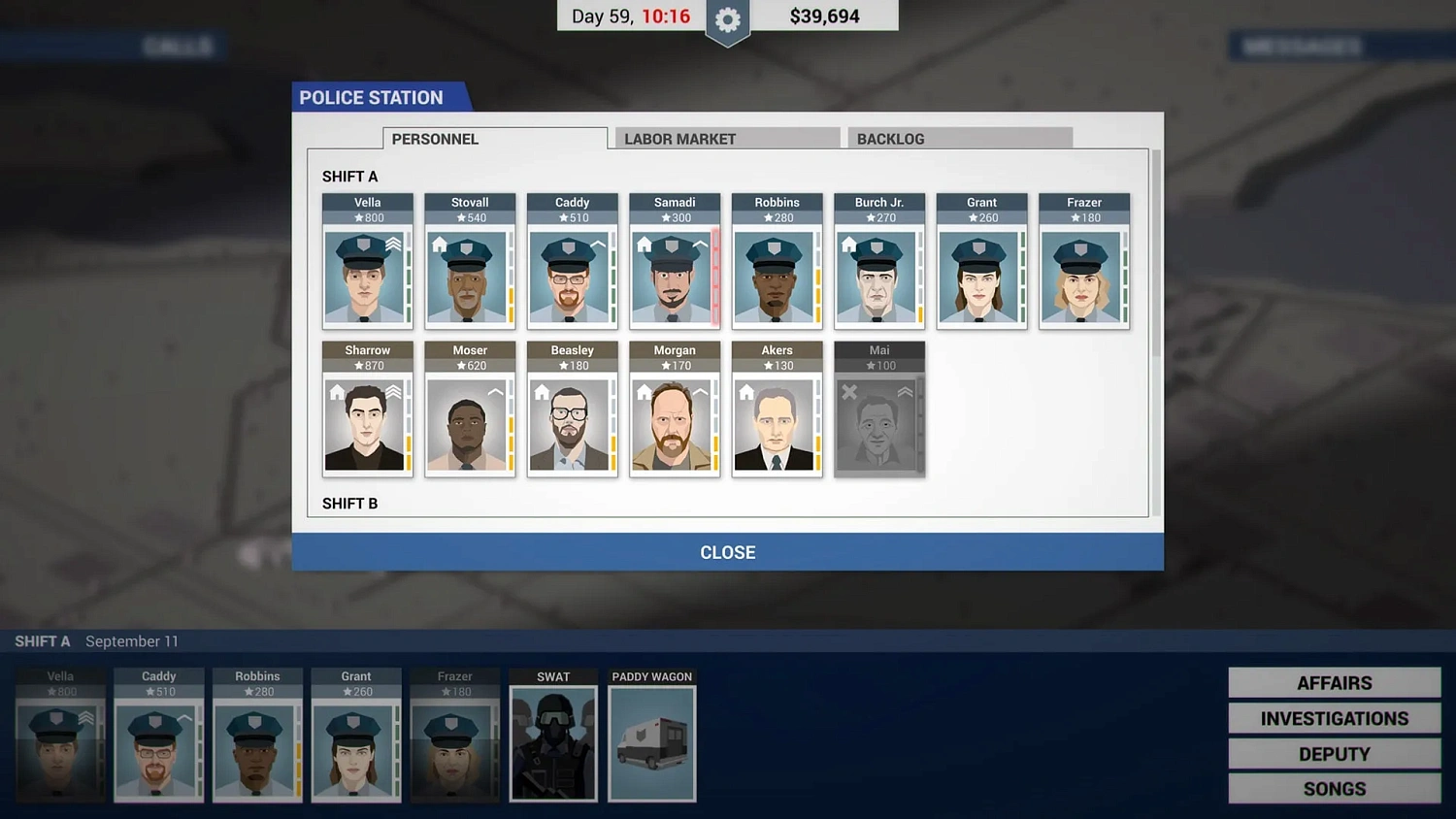Toggle Beasley's home icon

(543, 390)
